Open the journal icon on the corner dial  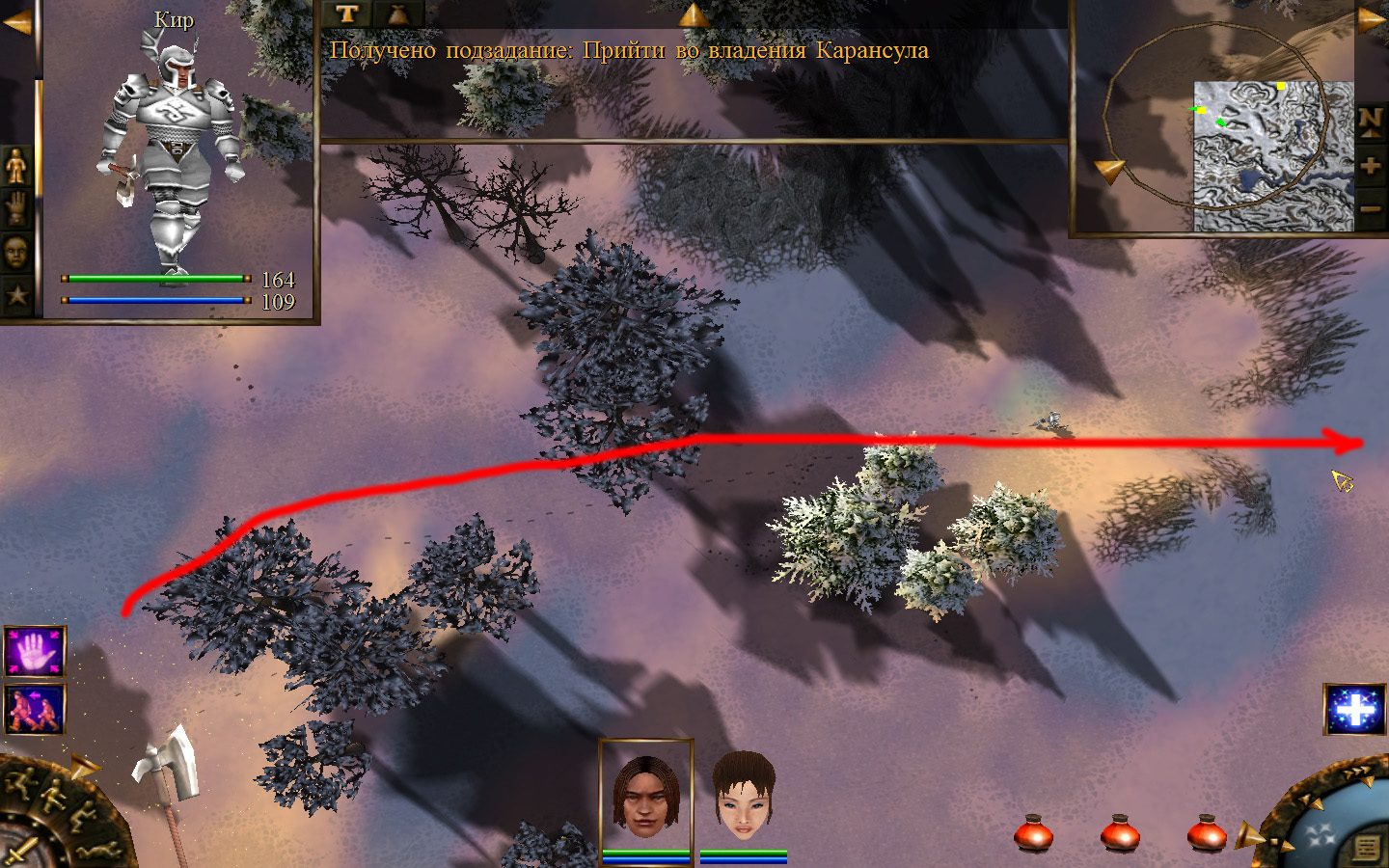[1367, 848]
